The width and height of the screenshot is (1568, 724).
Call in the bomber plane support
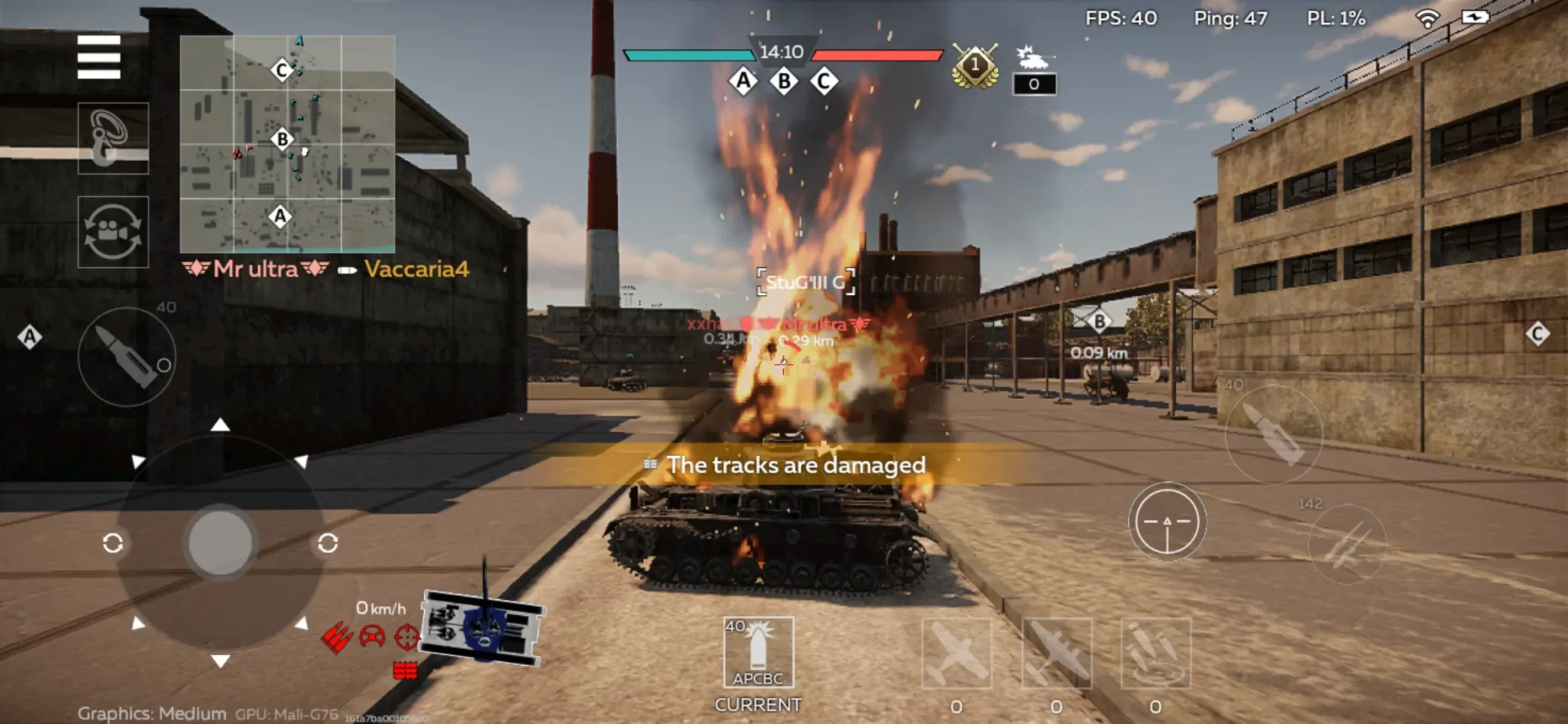point(1057,654)
